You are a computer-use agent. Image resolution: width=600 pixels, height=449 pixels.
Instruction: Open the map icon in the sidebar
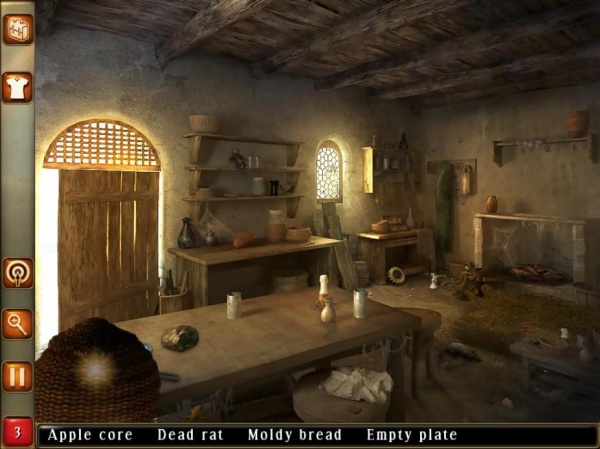point(18,29)
